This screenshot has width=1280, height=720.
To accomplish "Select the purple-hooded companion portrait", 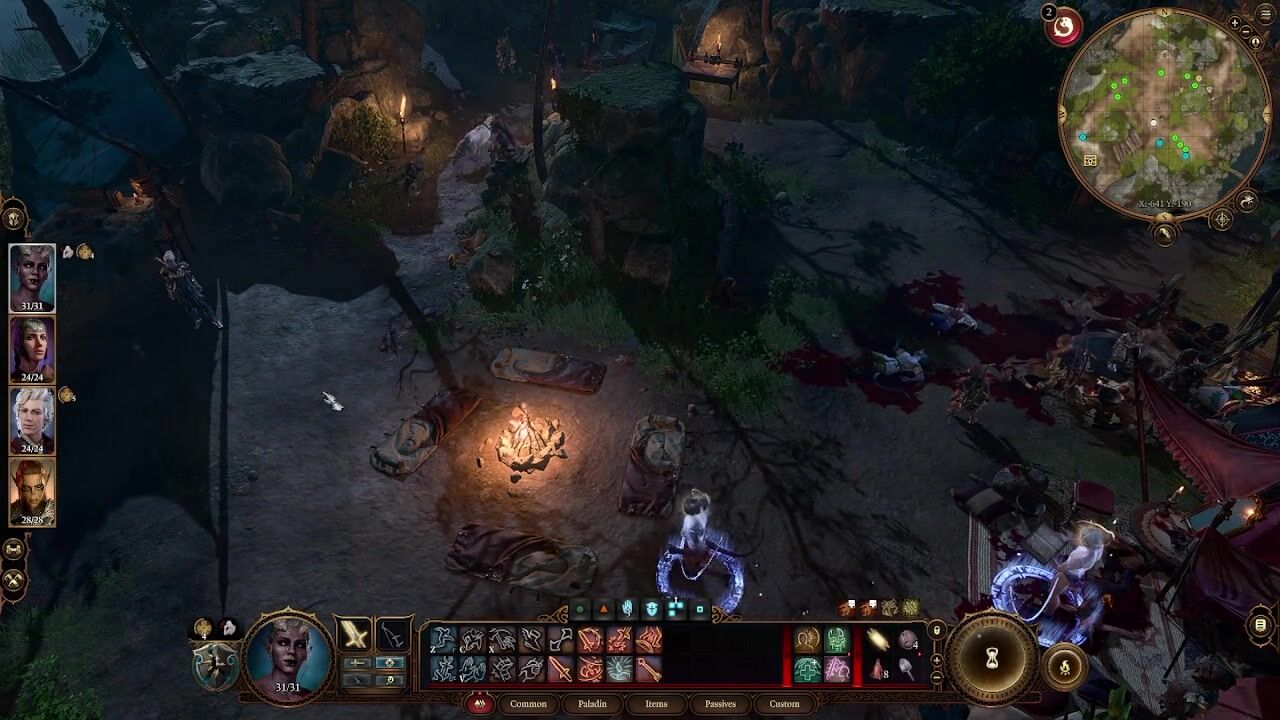I will pos(32,349).
